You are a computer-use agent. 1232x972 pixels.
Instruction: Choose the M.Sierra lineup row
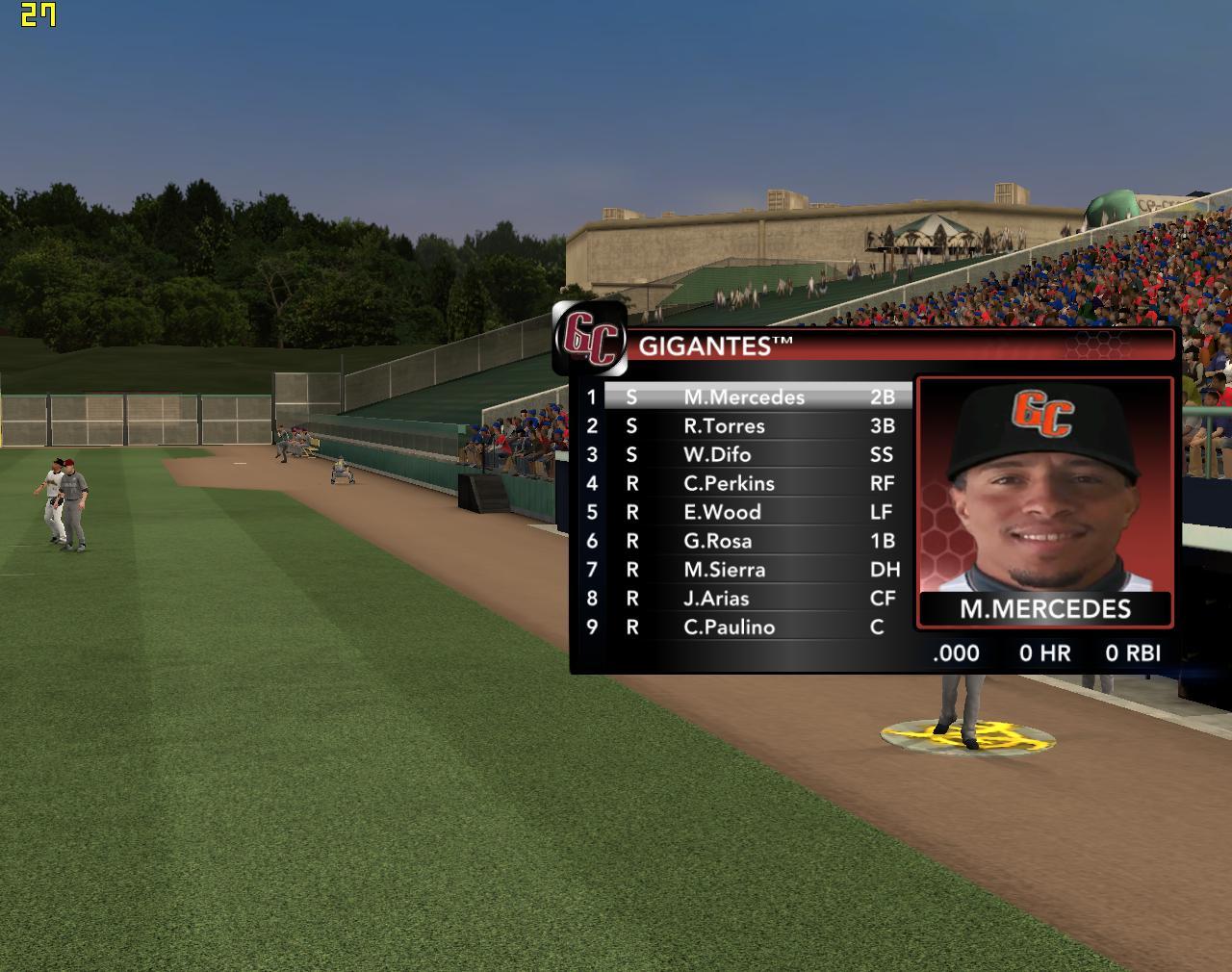(724, 570)
